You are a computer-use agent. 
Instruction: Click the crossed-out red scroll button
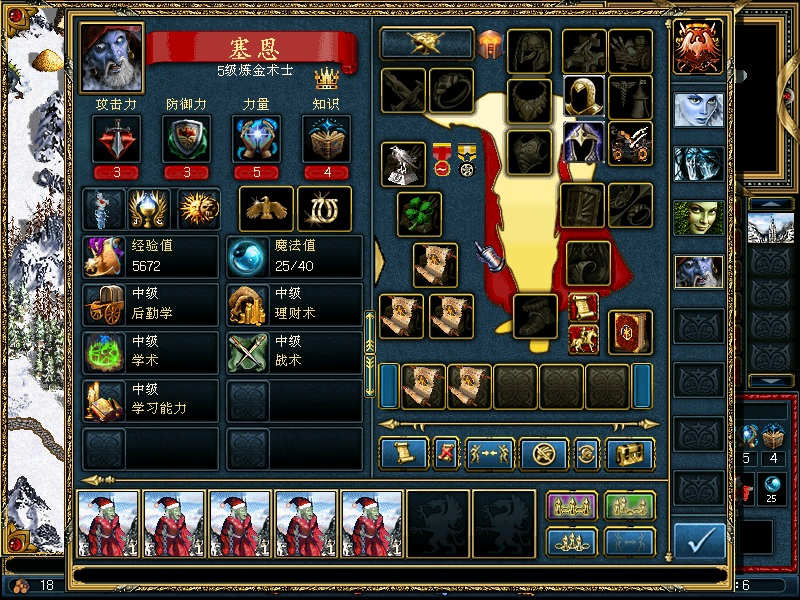tap(447, 454)
